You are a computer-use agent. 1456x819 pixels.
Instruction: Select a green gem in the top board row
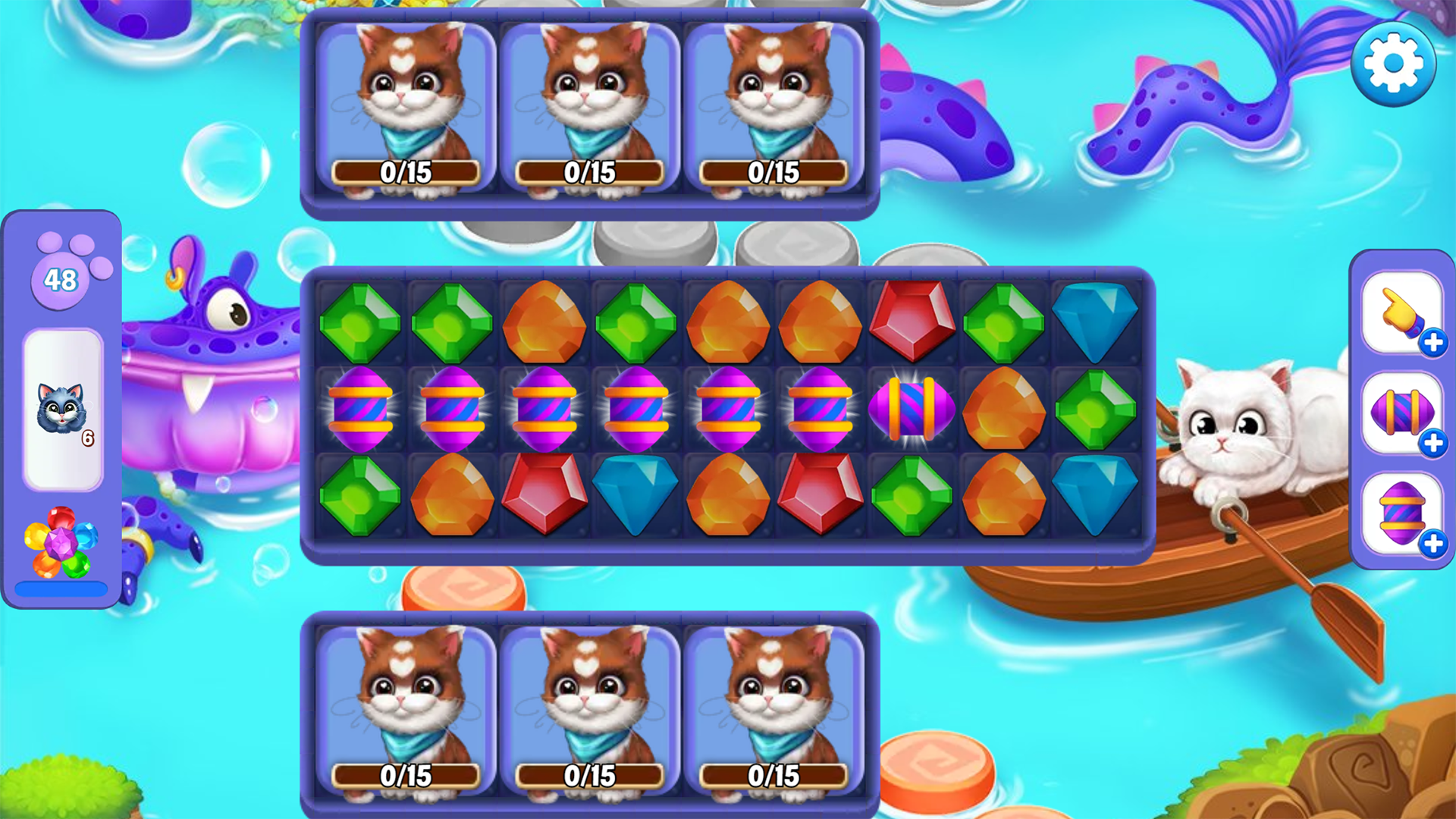pos(361,322)
